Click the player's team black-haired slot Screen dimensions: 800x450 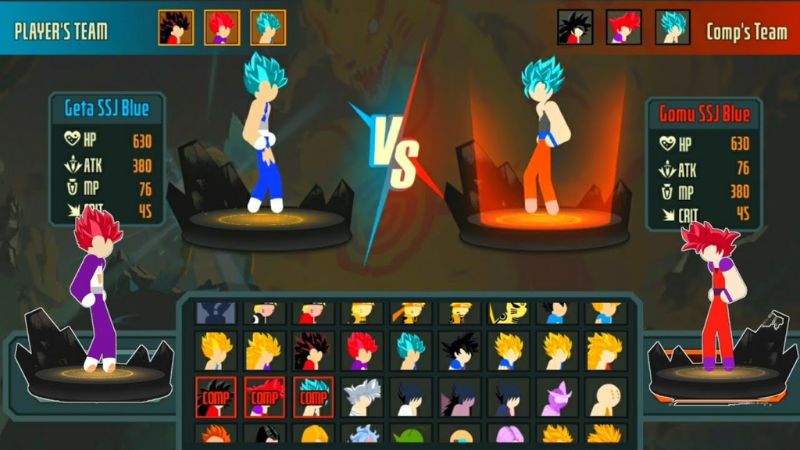(x=175, y=27)
